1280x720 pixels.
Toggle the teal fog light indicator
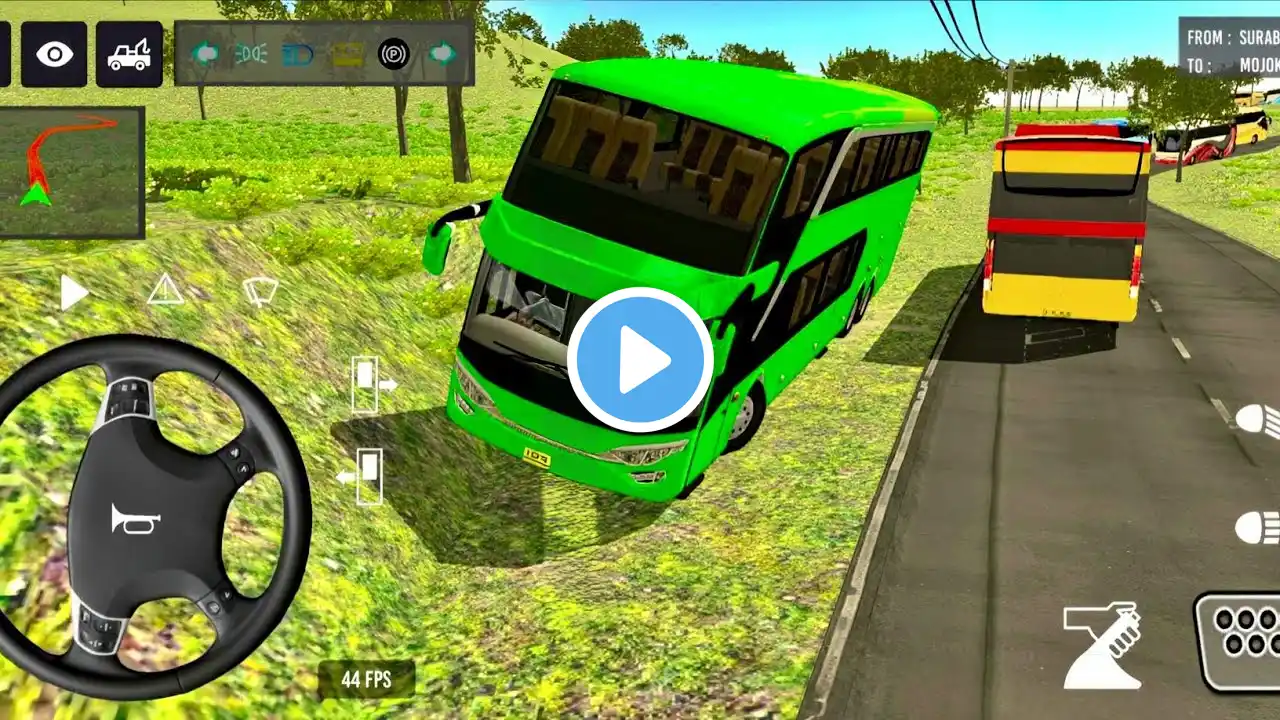click(250, 53)
